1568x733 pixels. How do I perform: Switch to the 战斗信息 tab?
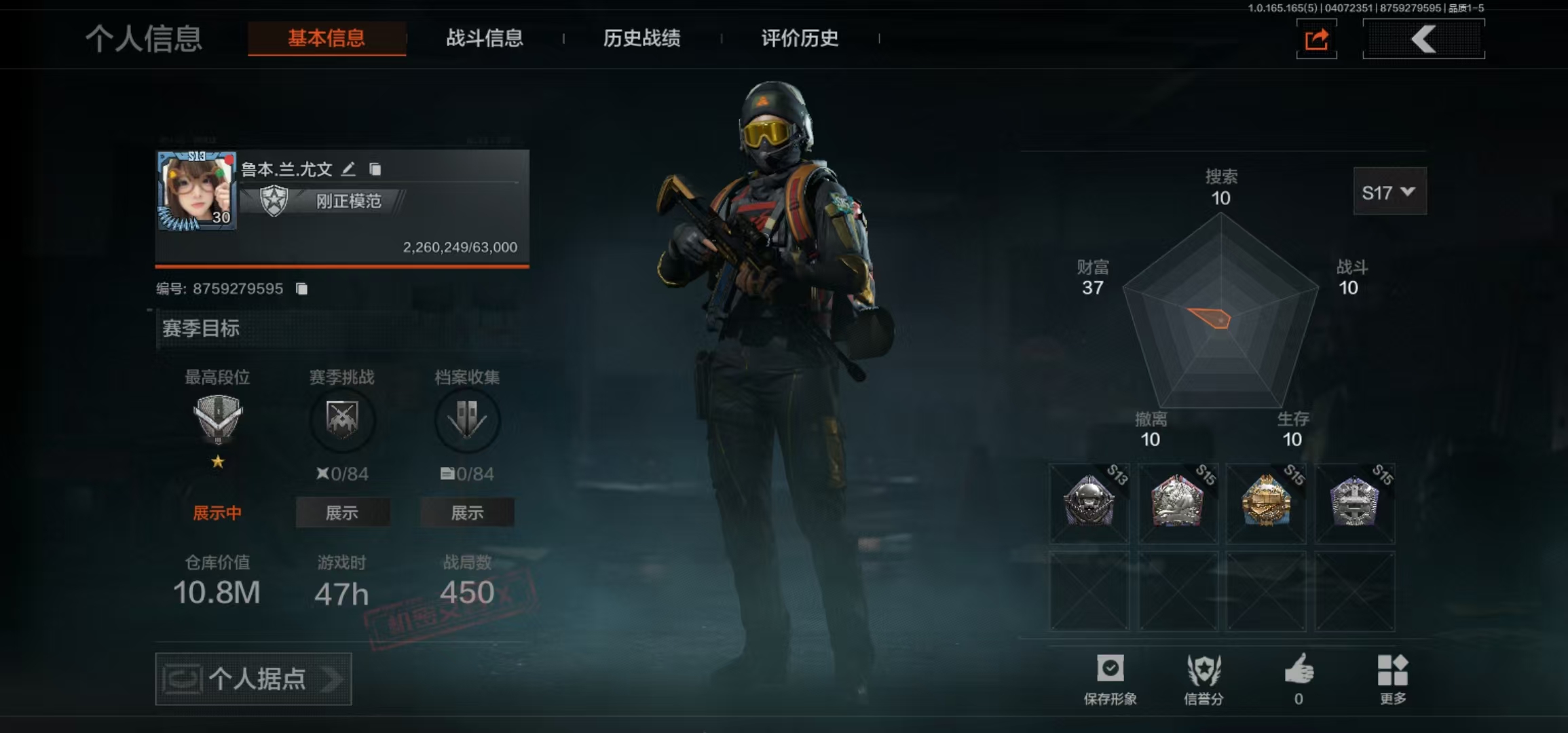click(484, 38)
